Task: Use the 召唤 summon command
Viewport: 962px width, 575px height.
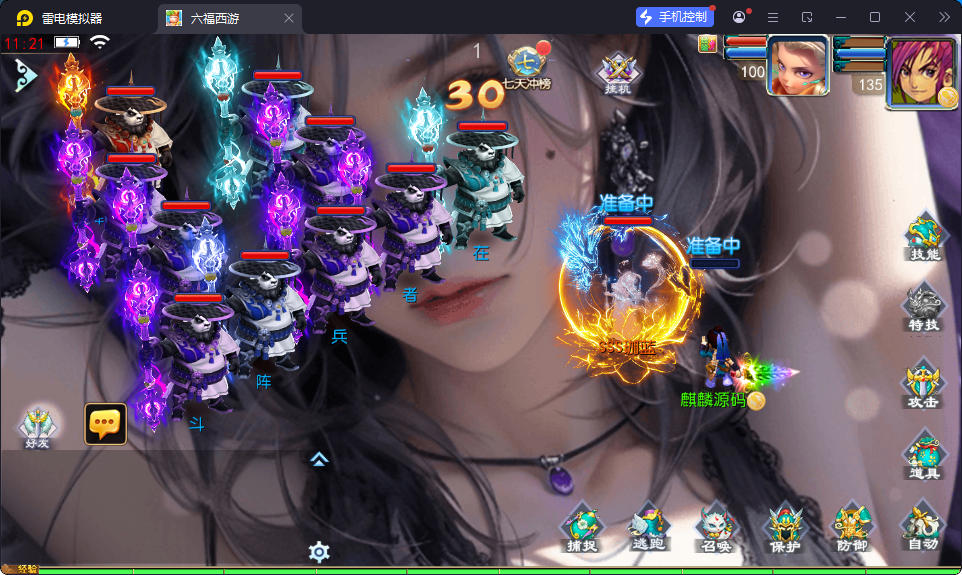Action: pos(716,528)
